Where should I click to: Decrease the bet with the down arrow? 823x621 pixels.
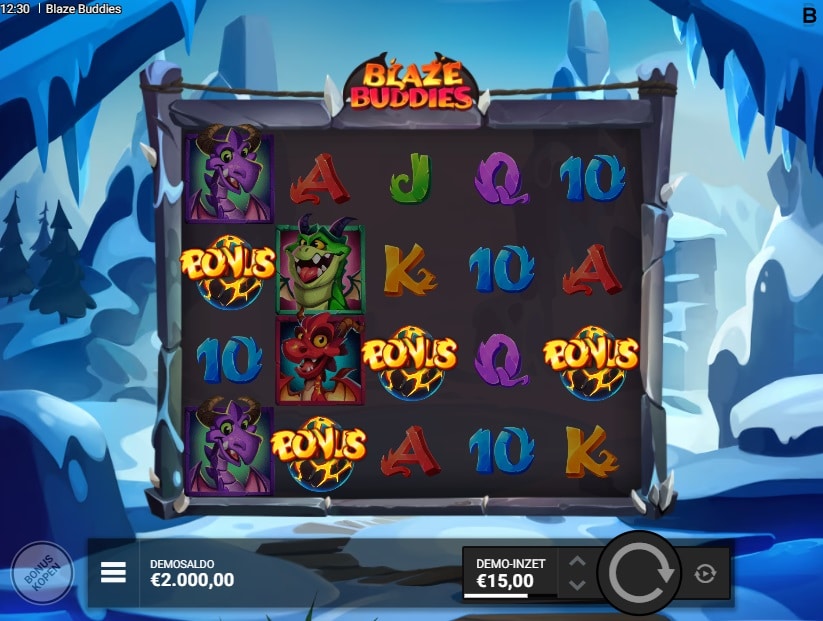(x=577, y=584)
